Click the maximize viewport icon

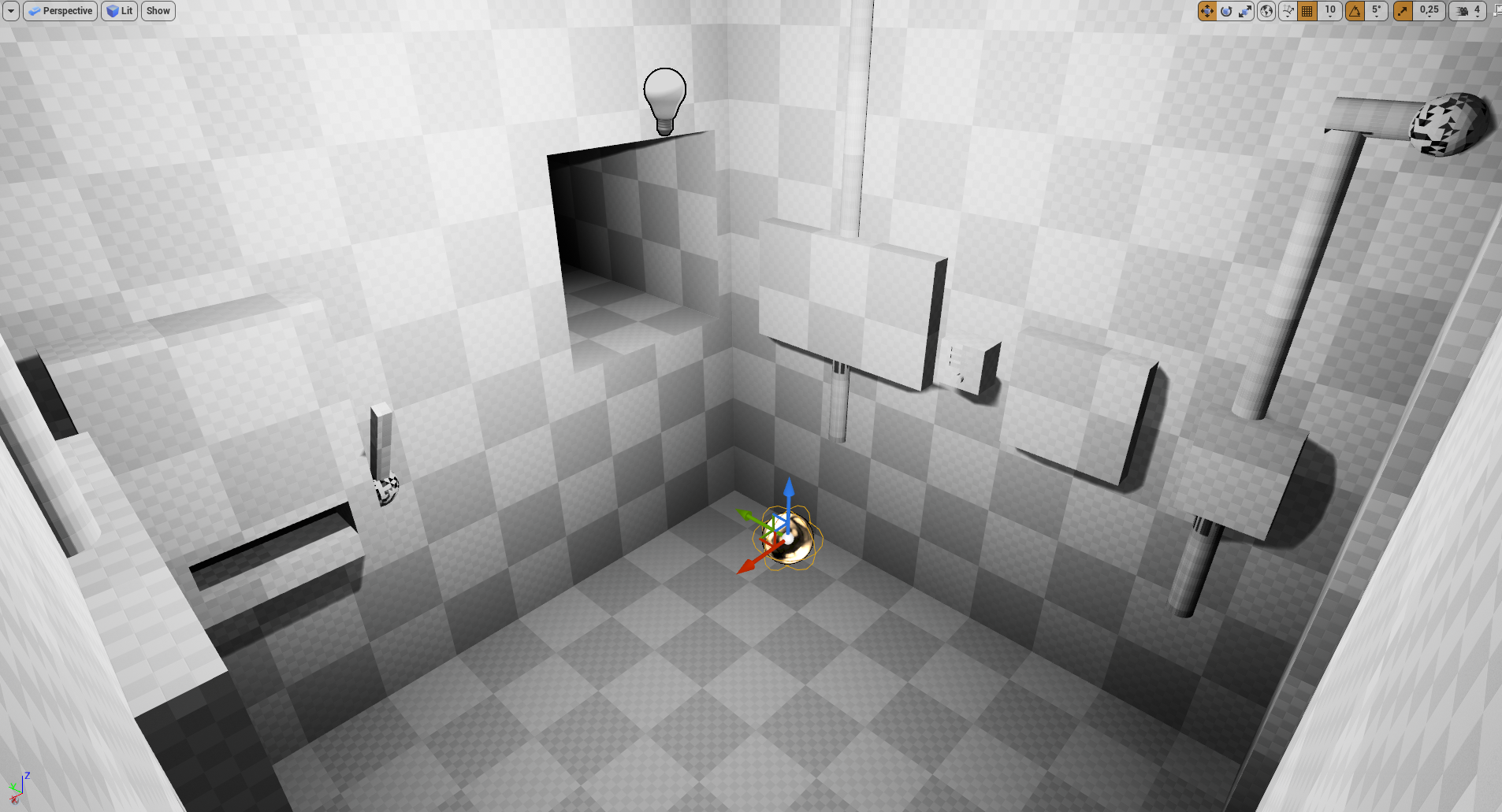click(x=1496, y=11)
